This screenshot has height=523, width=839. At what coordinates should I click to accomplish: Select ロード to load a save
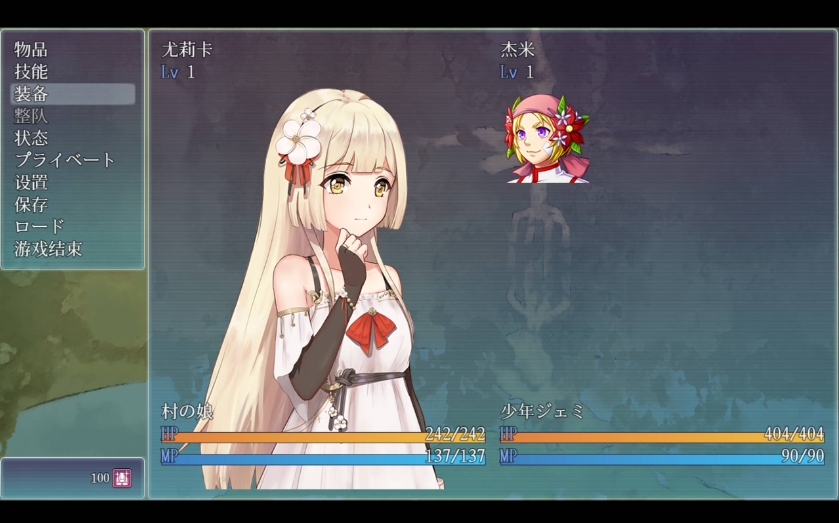click(40, 227)
